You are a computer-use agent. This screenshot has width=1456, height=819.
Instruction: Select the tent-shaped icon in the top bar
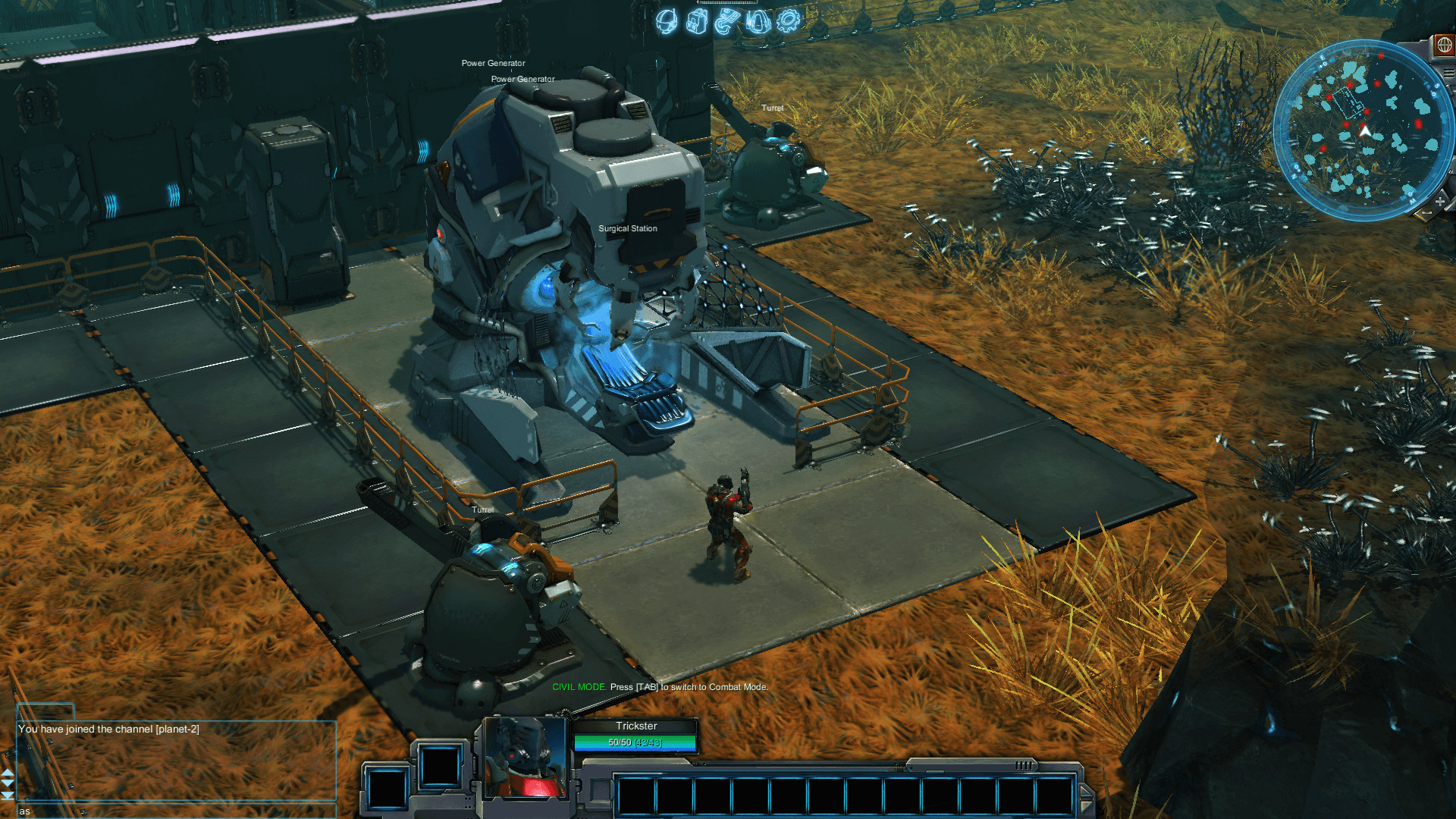click(758, 21)
